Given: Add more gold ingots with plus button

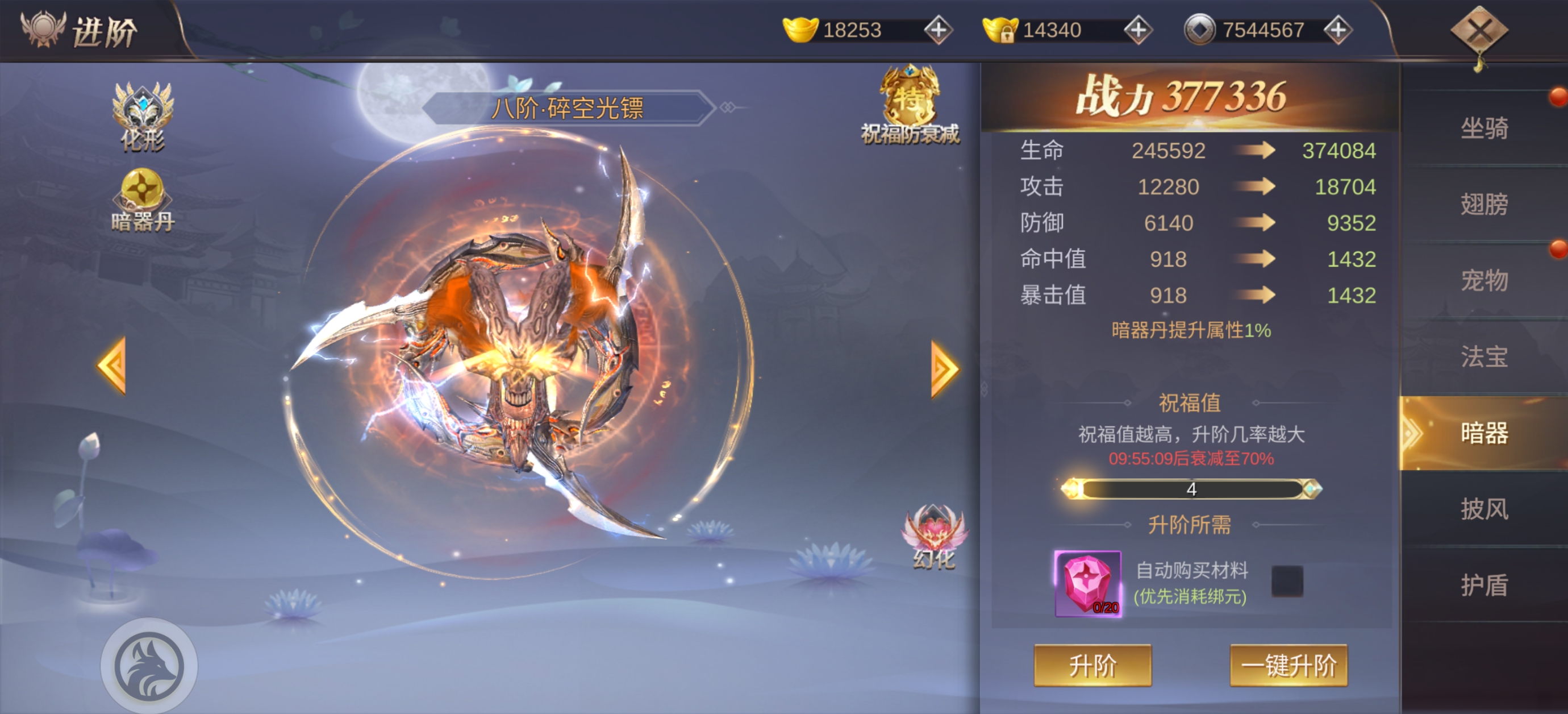Looking at the screenshot, I should [x=938, y=30].
